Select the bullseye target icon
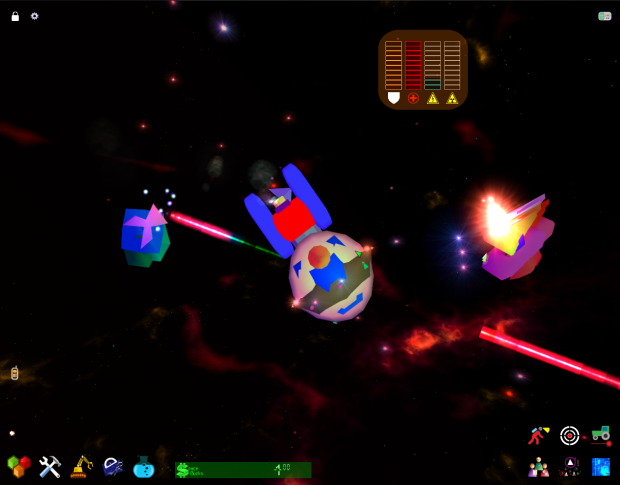Image resolution: width=620 pixels, height=485 pixels. coord(569,435)
